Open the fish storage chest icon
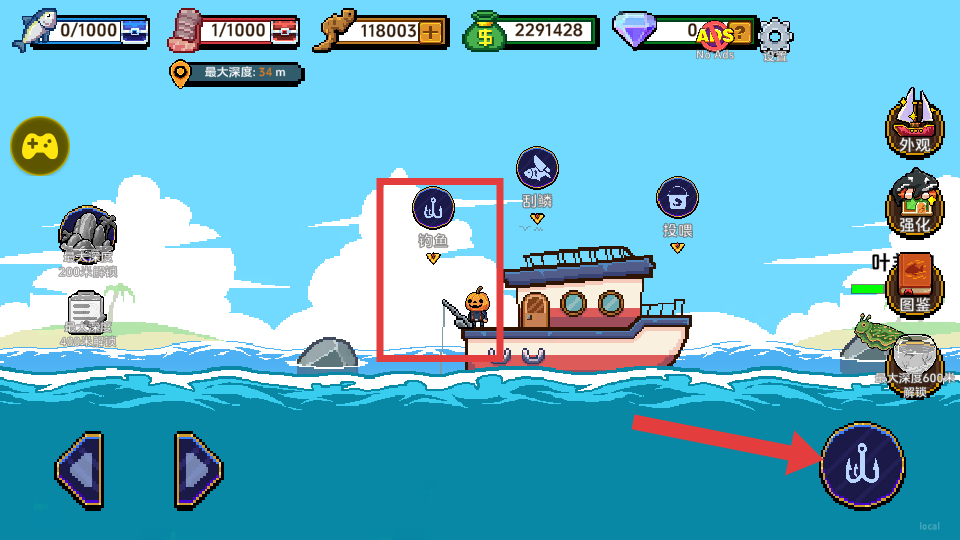Image resolution: width=960 pixels, height=540 pixels. (x=136, y=31)
